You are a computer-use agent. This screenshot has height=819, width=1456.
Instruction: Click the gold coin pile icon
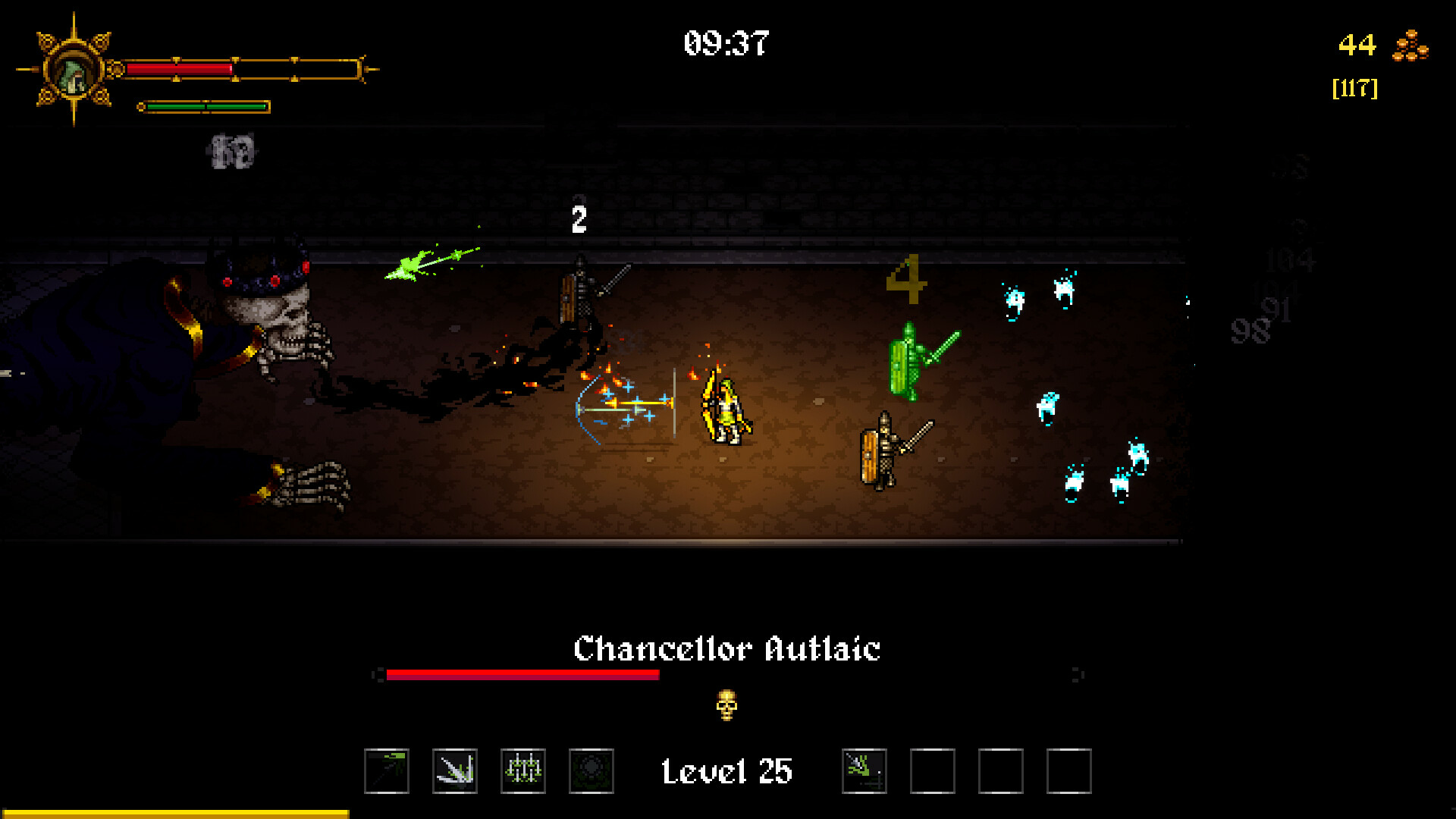click(x=1410, y=45)
